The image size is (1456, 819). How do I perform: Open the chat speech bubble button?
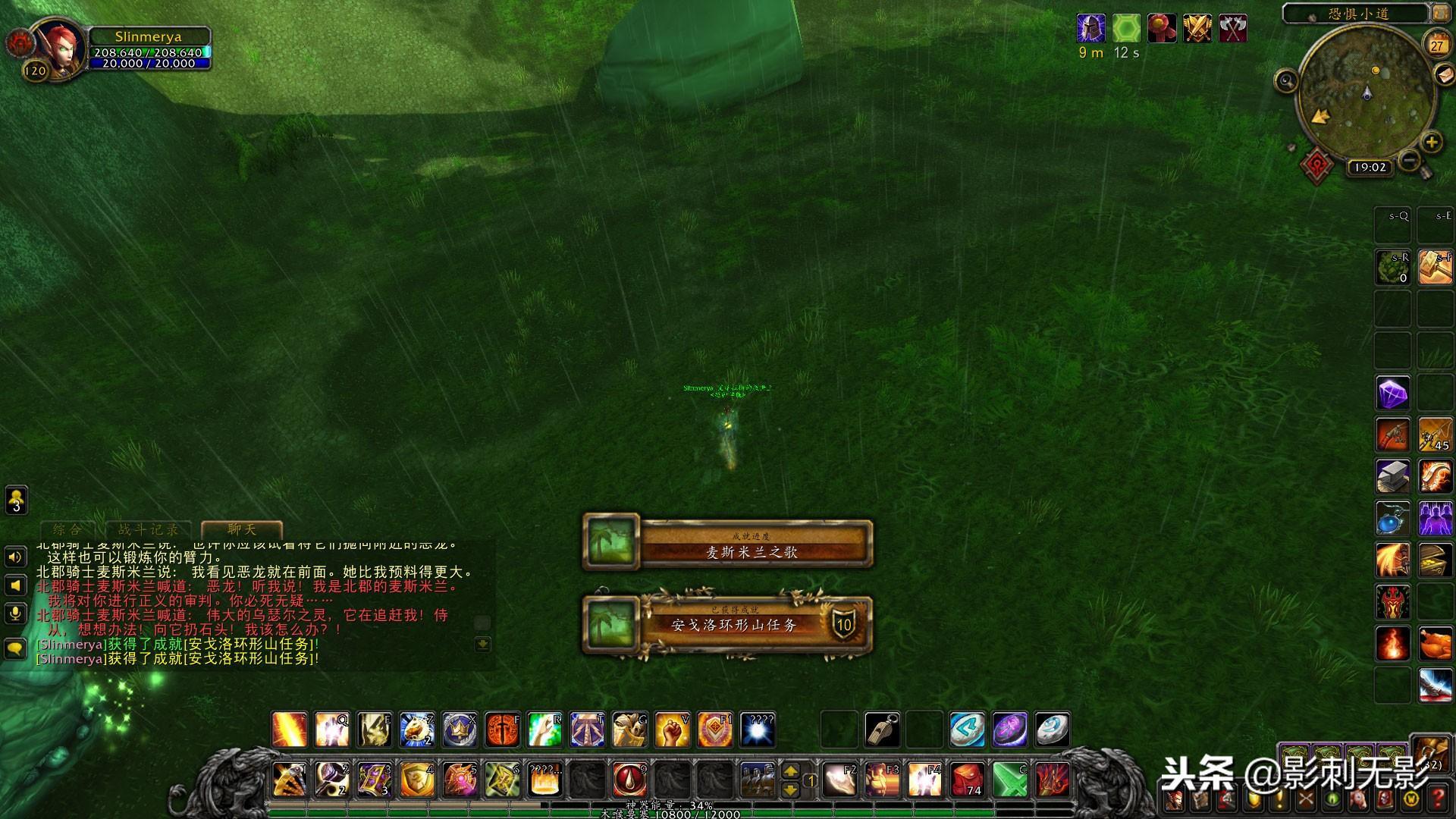click(x=16, y=648)
